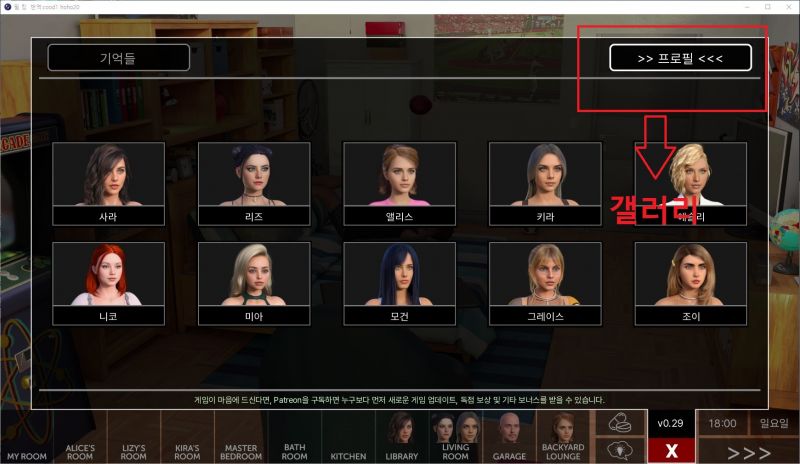Select 사라's character portrait
The height and width of the screenshot is (464, 800).
tap(108, 183)
